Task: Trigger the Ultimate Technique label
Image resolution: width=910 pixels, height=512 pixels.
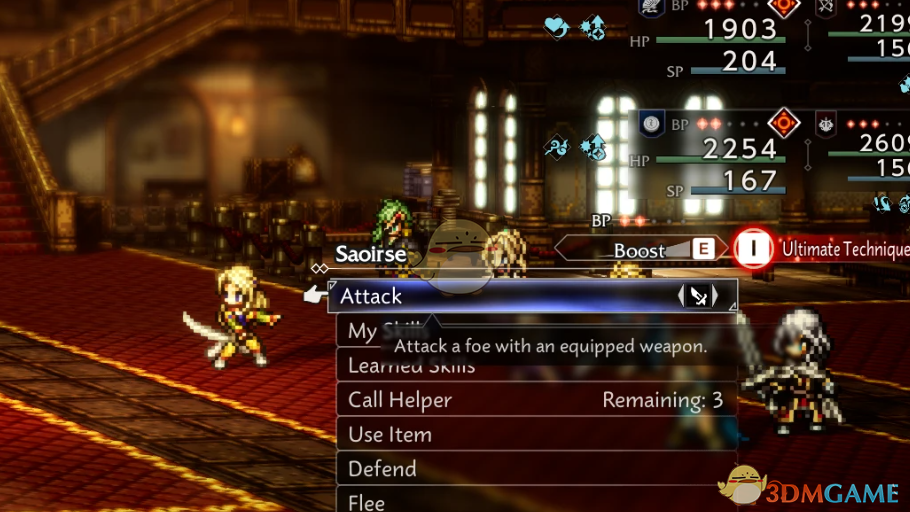Action: click(845, 249)
